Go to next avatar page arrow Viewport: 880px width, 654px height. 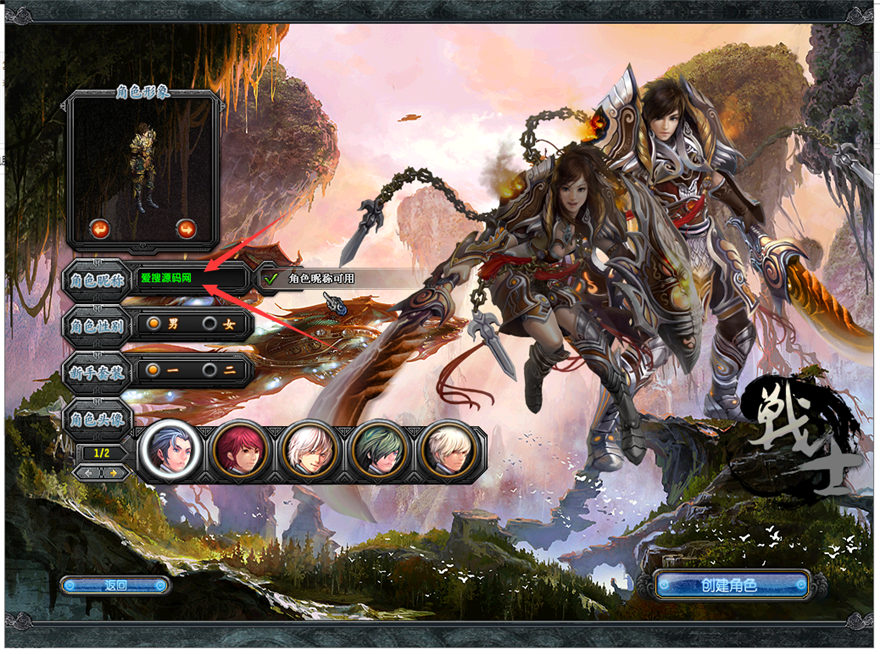[x=115, y=472]
